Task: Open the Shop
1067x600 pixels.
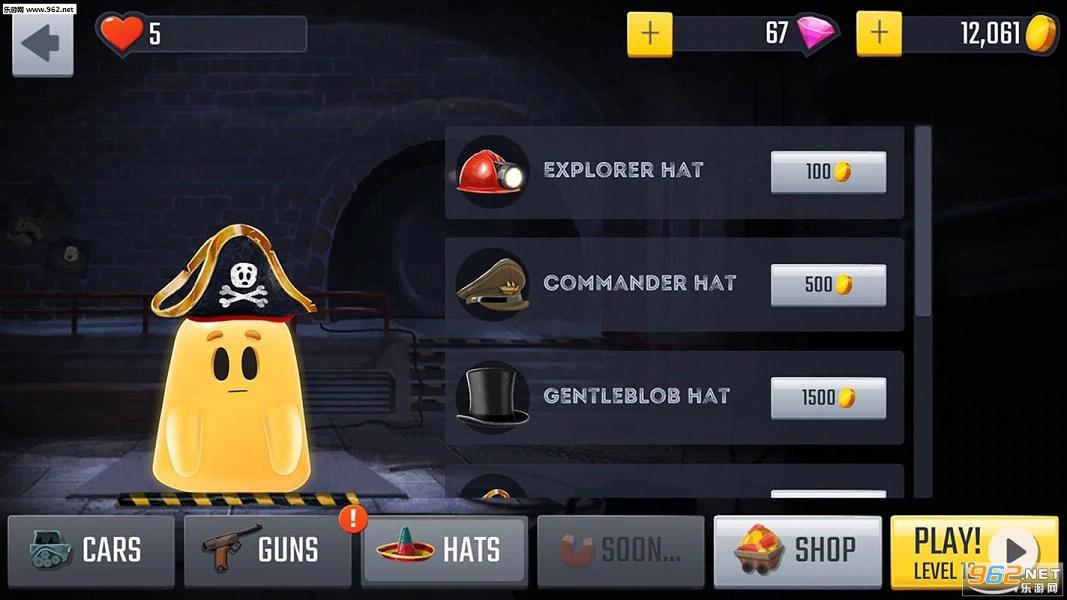Action: point(797,550)
